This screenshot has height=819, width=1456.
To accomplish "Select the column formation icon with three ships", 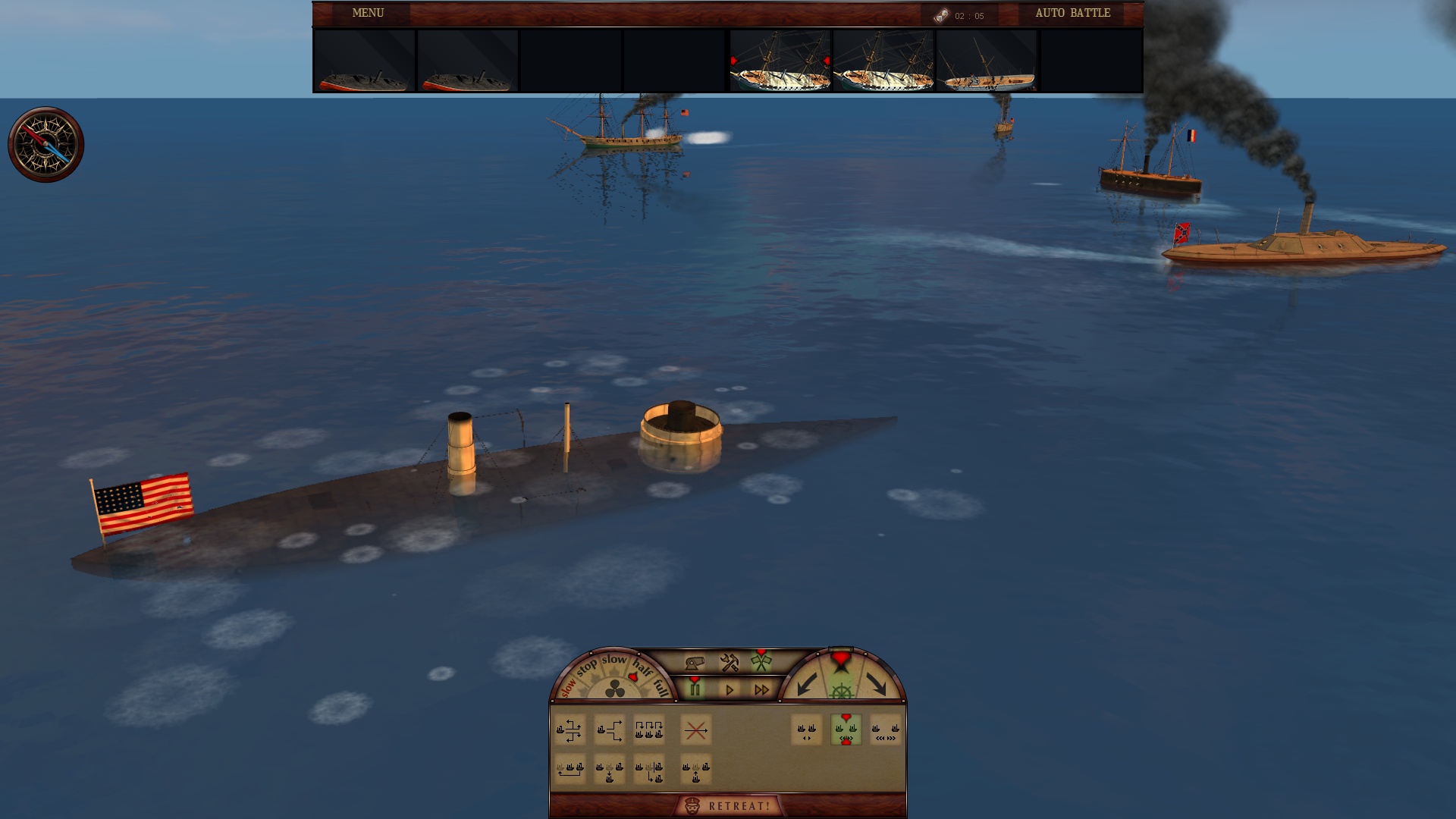I will [648, 730].
